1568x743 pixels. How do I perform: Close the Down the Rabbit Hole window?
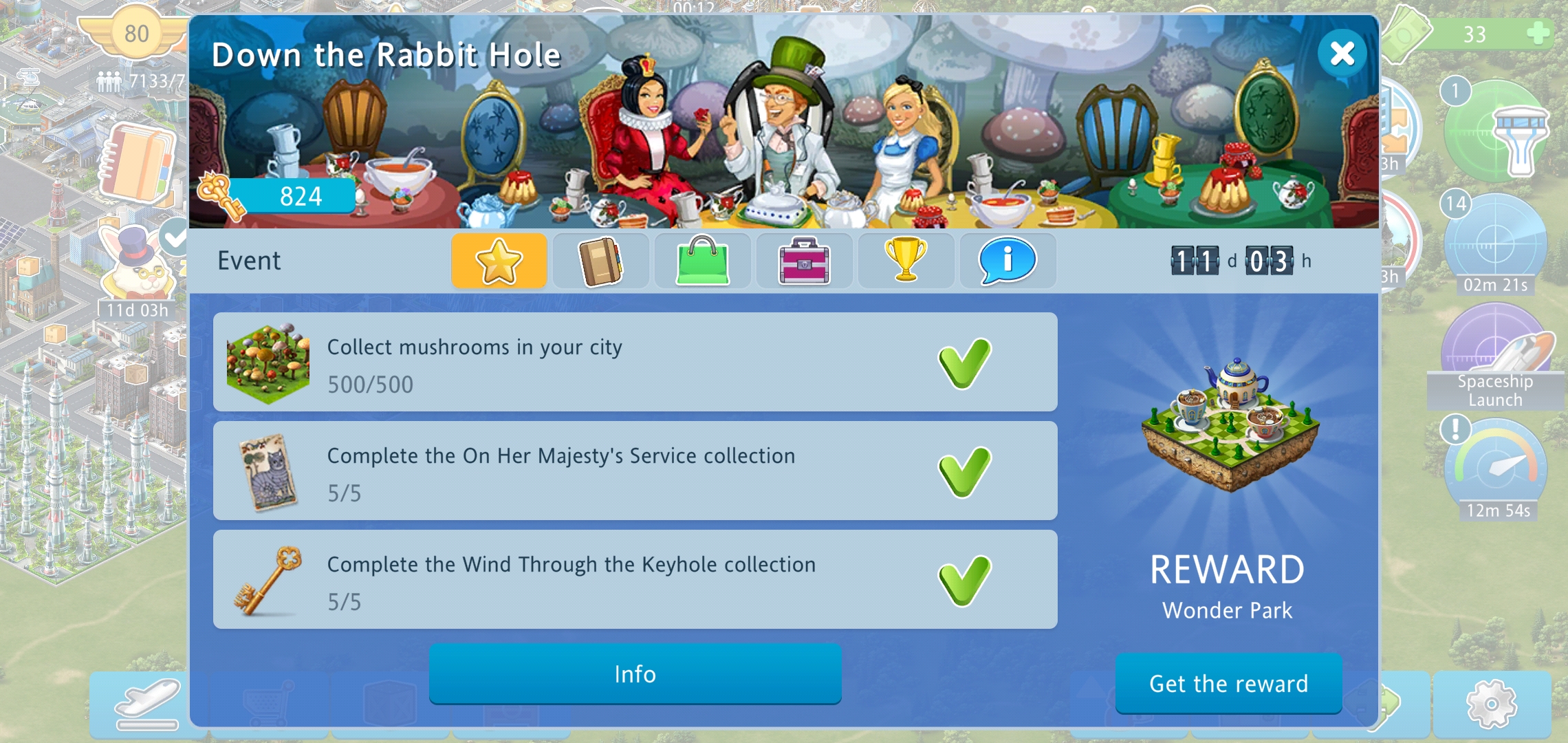(x=1342, y=54)
